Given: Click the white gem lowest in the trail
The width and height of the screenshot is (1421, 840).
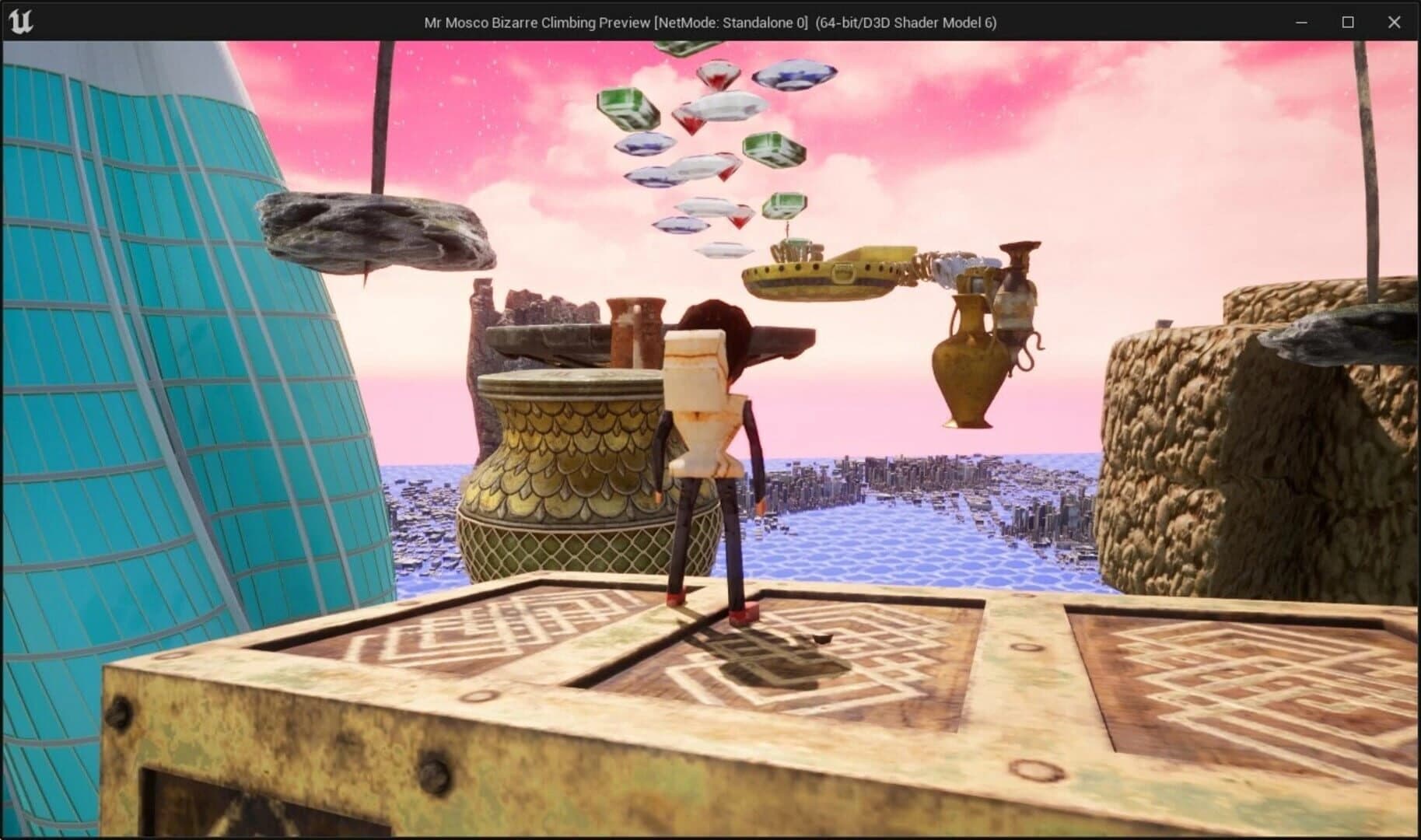Looking at the screenshot, I should tap(722, 250).
